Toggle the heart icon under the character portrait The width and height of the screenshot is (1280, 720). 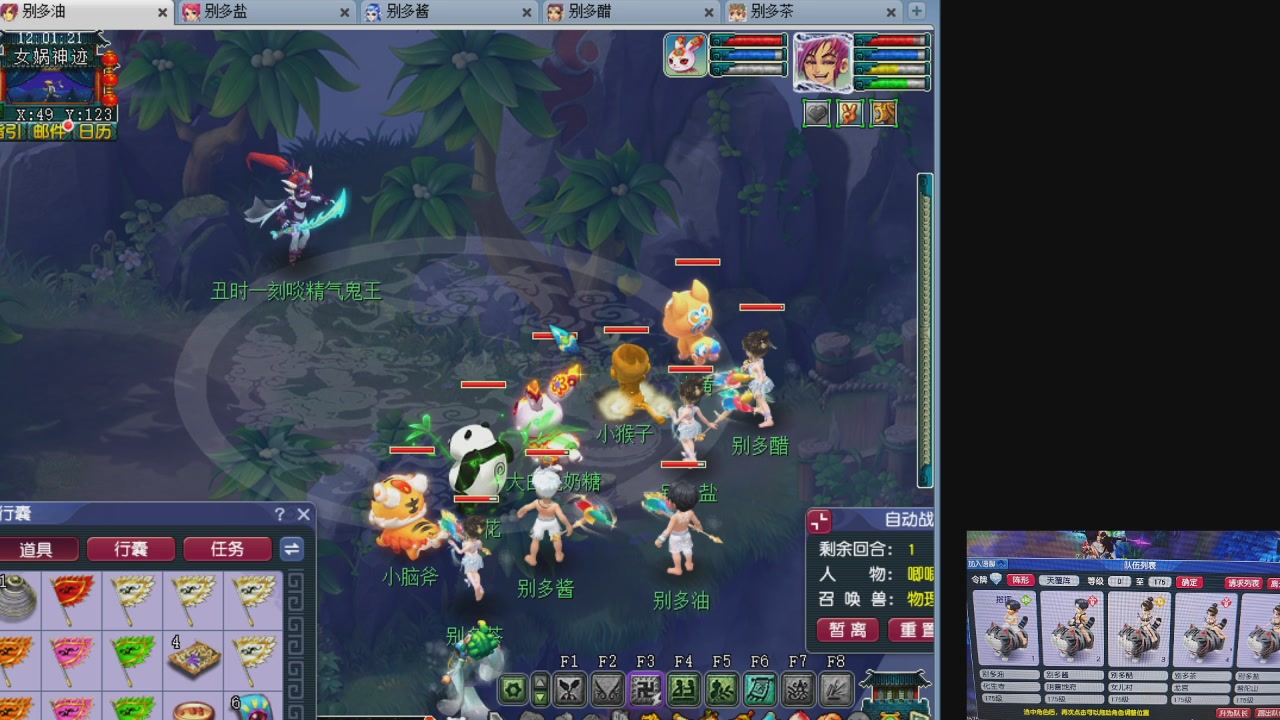pos(816,113)
